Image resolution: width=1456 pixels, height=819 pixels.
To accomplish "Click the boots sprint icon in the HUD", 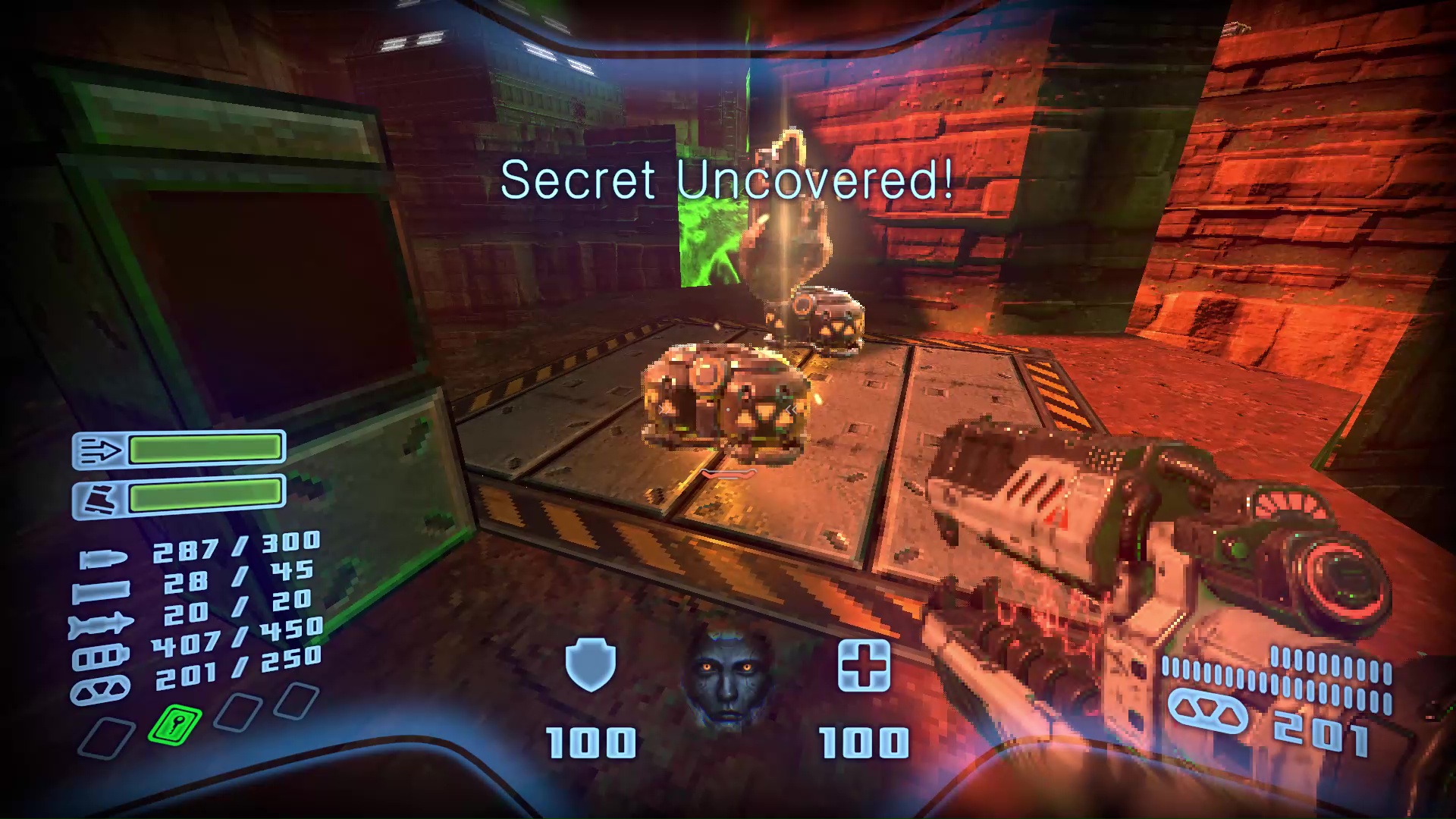I will 101,498.
